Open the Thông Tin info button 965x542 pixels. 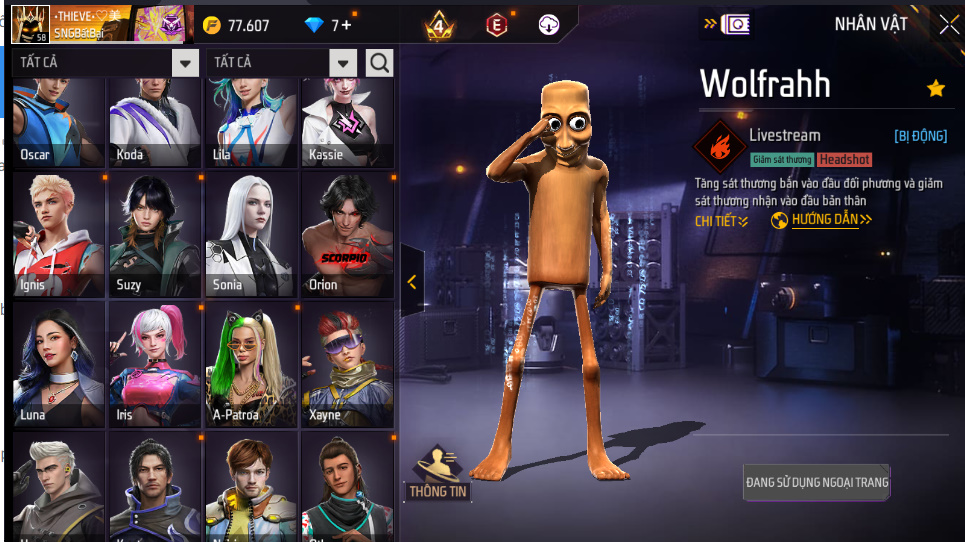point(439,473)
